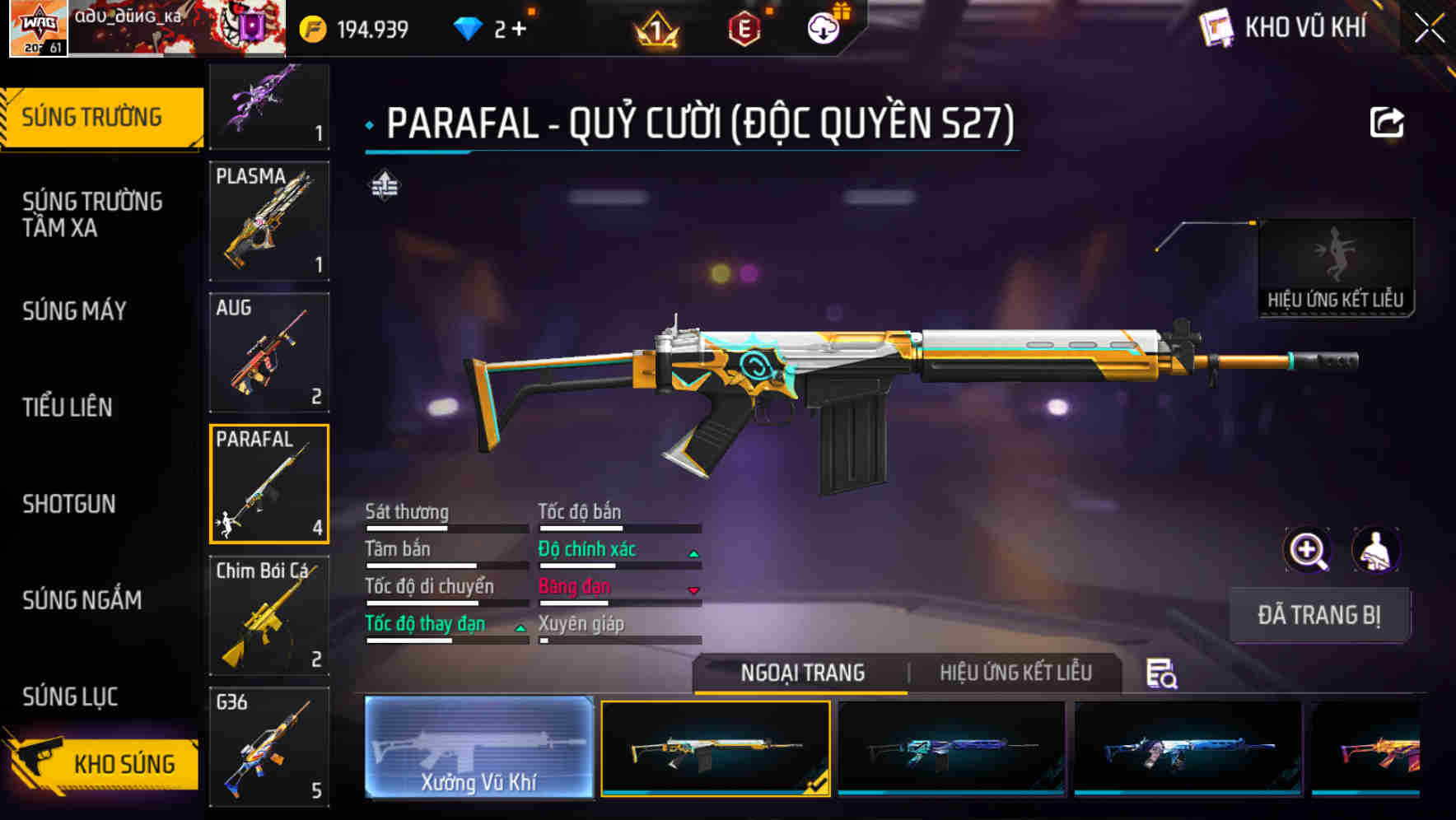
Task: Click the rank crown icon at top
Action: coord(655,27)
